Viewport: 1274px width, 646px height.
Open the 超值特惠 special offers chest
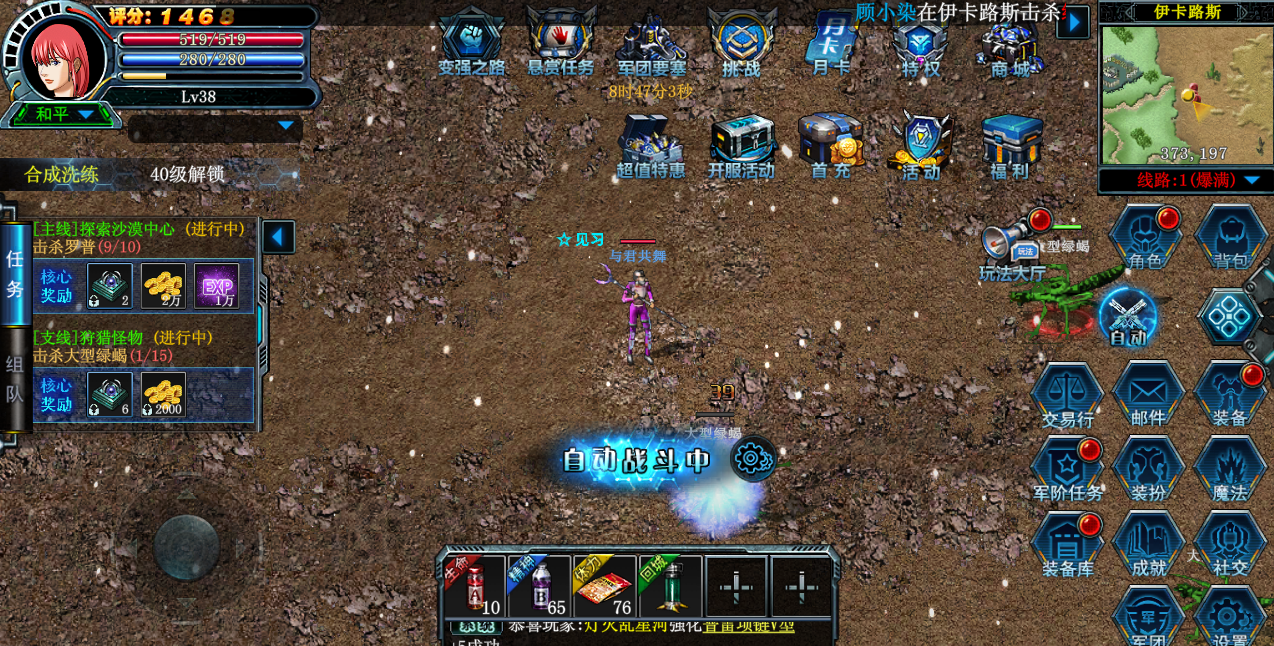coord(650,145)
